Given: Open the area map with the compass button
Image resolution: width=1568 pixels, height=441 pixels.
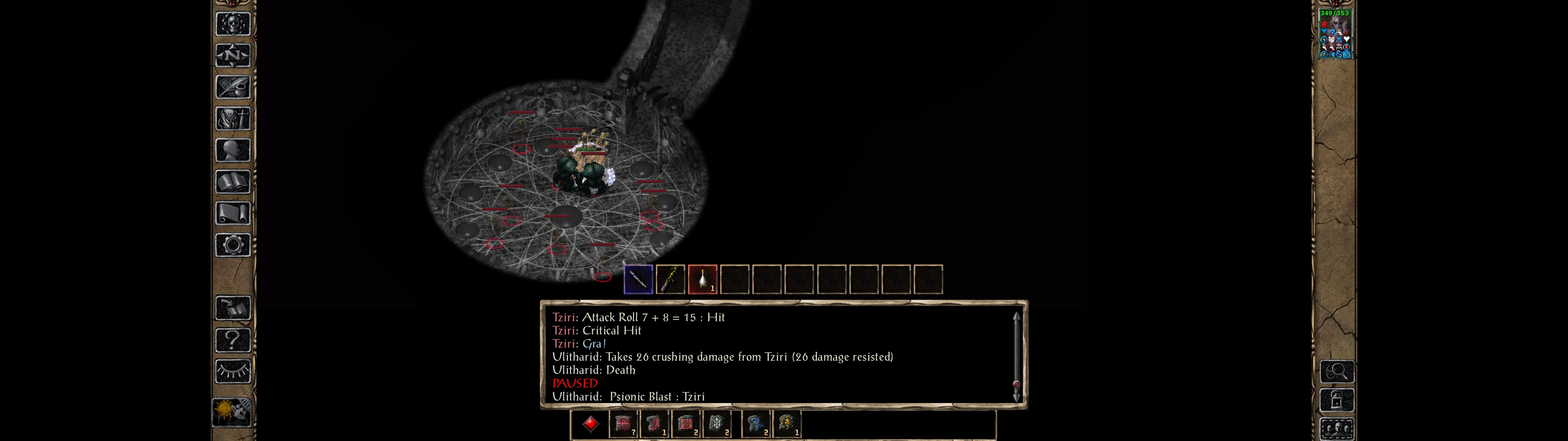Looking at the screenshot, I should click(x=232, y=55).
